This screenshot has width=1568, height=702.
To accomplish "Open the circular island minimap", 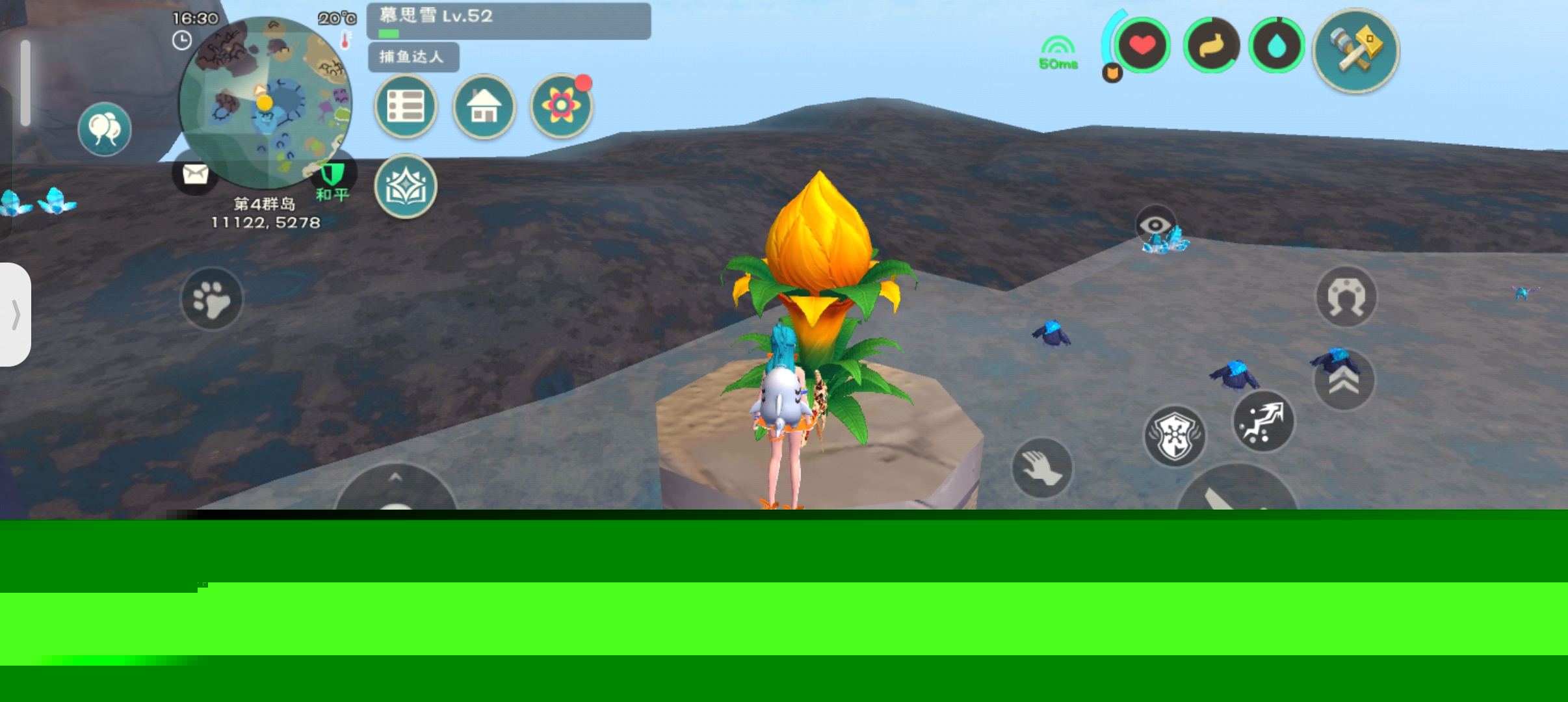I will [265, 102].
